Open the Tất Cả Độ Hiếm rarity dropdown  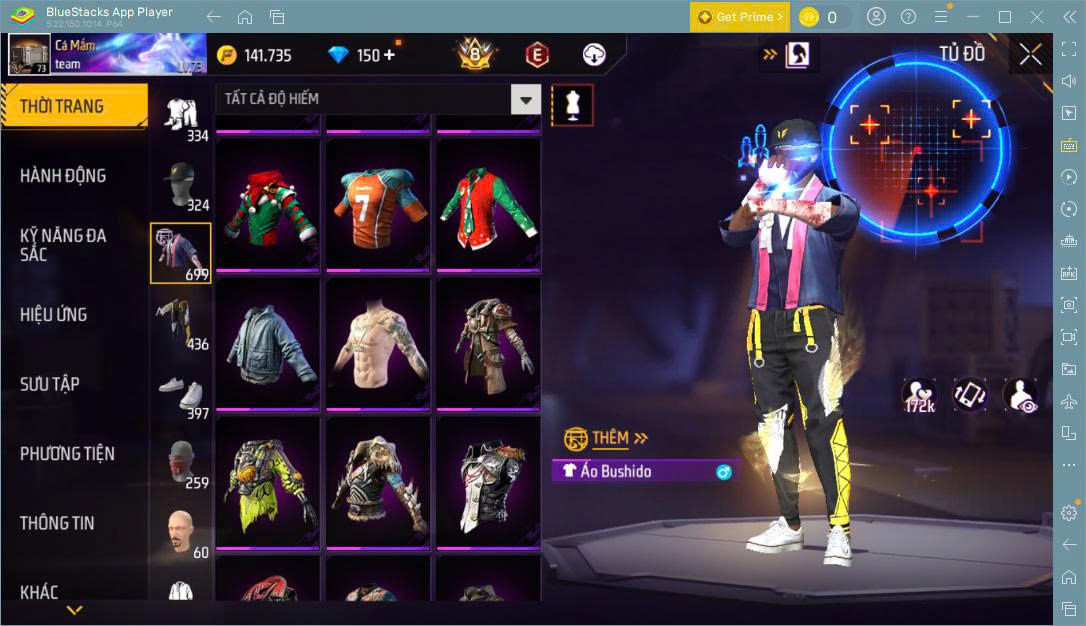click(x=526, y=99)
